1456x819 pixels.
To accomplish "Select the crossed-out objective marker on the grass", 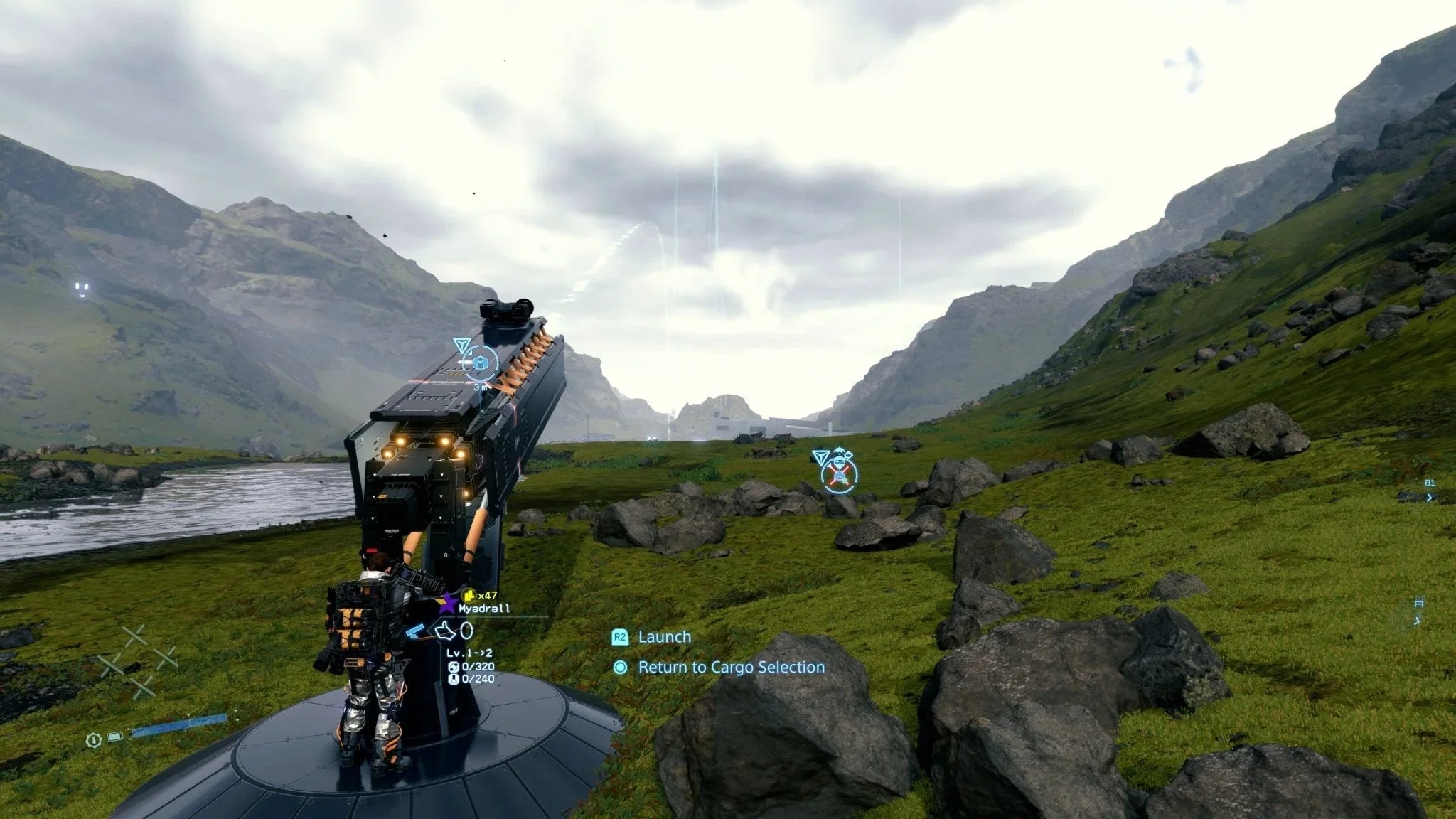I will point(840,473).
